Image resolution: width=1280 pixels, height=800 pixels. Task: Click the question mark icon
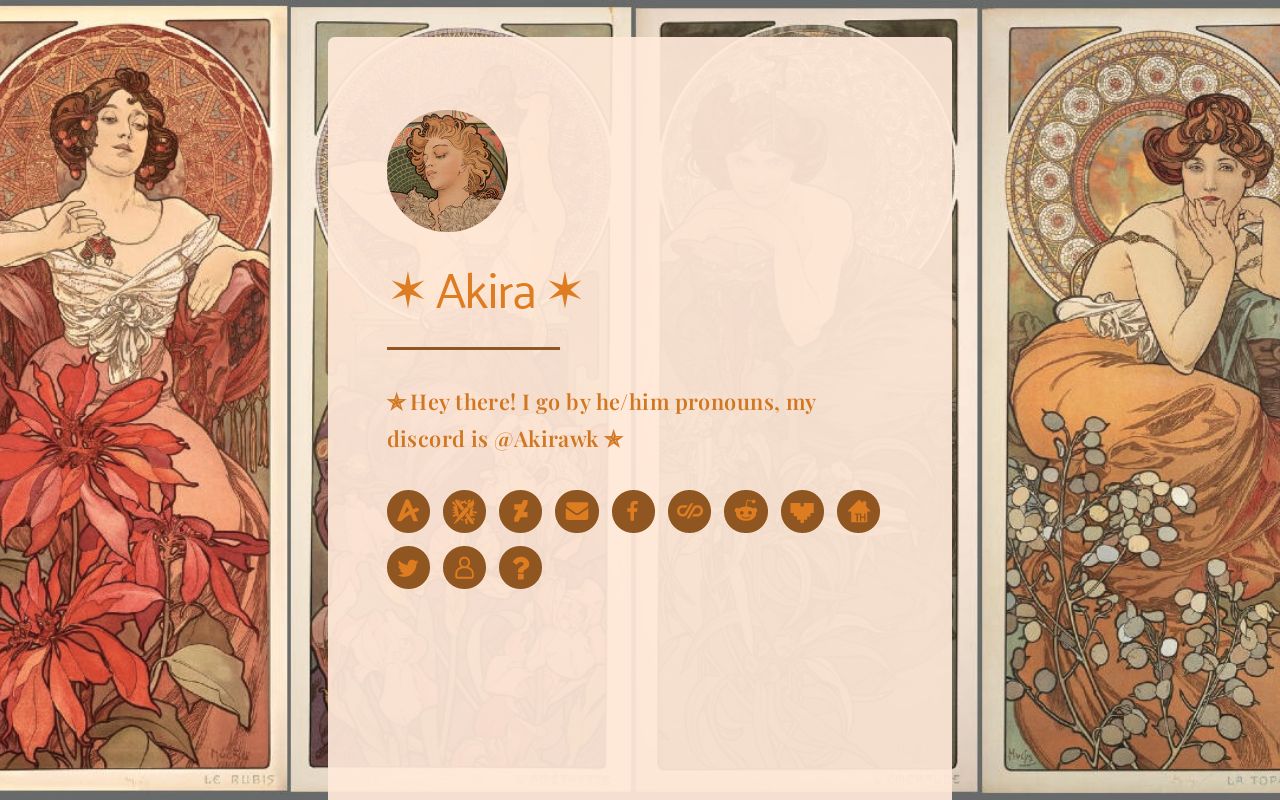pyautogui.click(x=521, y=567)
